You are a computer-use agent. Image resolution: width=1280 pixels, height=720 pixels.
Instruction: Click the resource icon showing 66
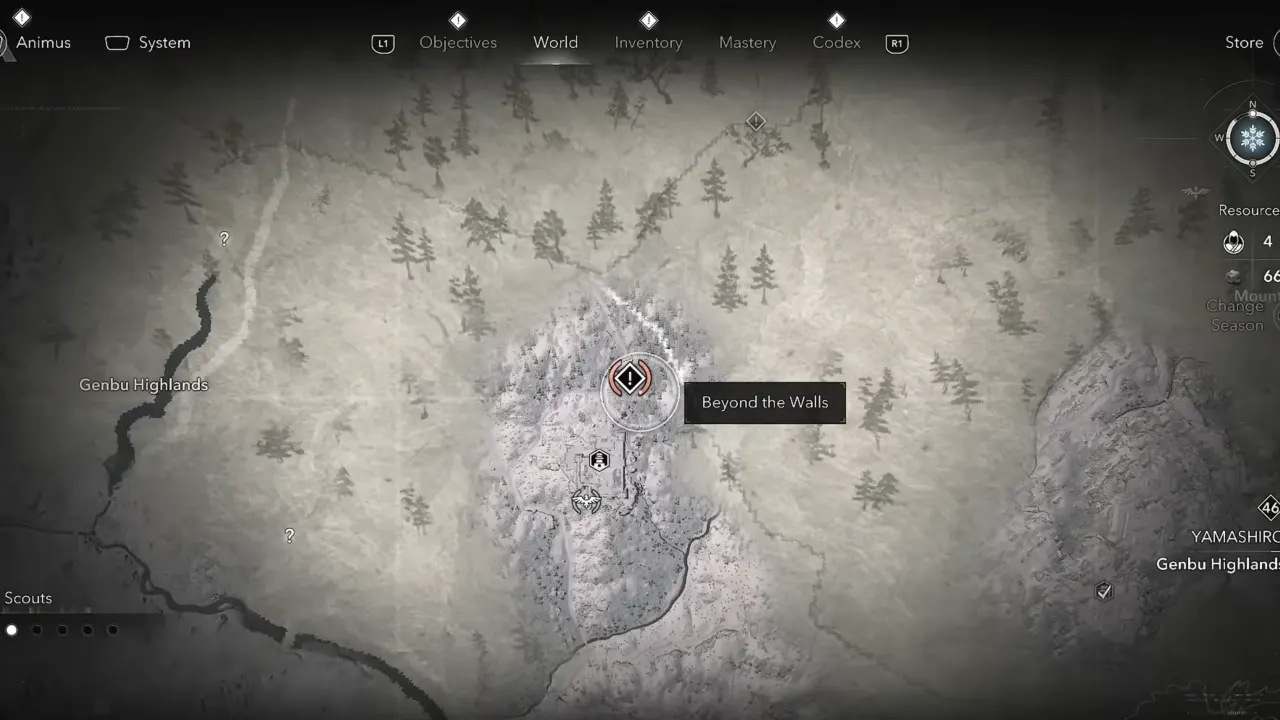(x=1233, y=274)
